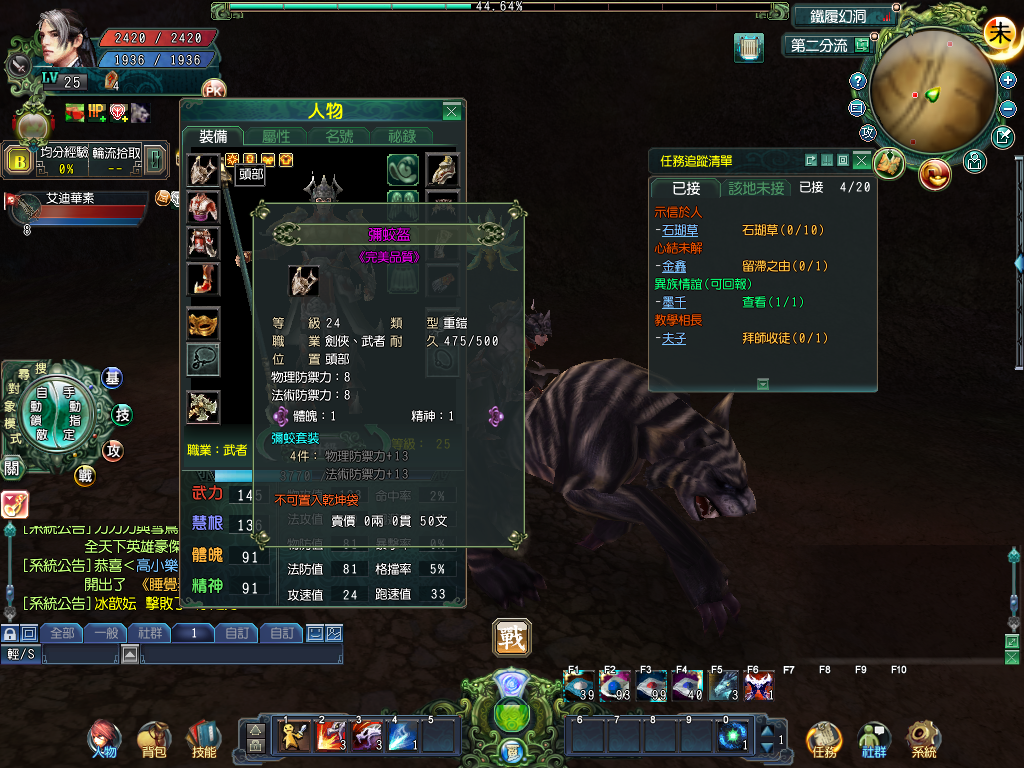Close the quest tracking list panel
Viewport: 1024px width, 768px height.
pos(860,160)
